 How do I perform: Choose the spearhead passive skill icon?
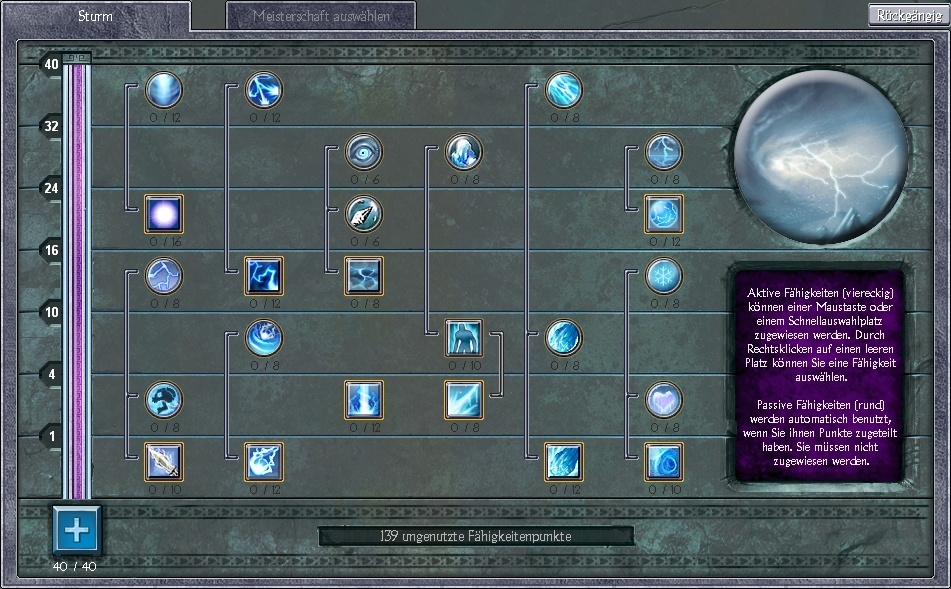click(x=364, y=214)
